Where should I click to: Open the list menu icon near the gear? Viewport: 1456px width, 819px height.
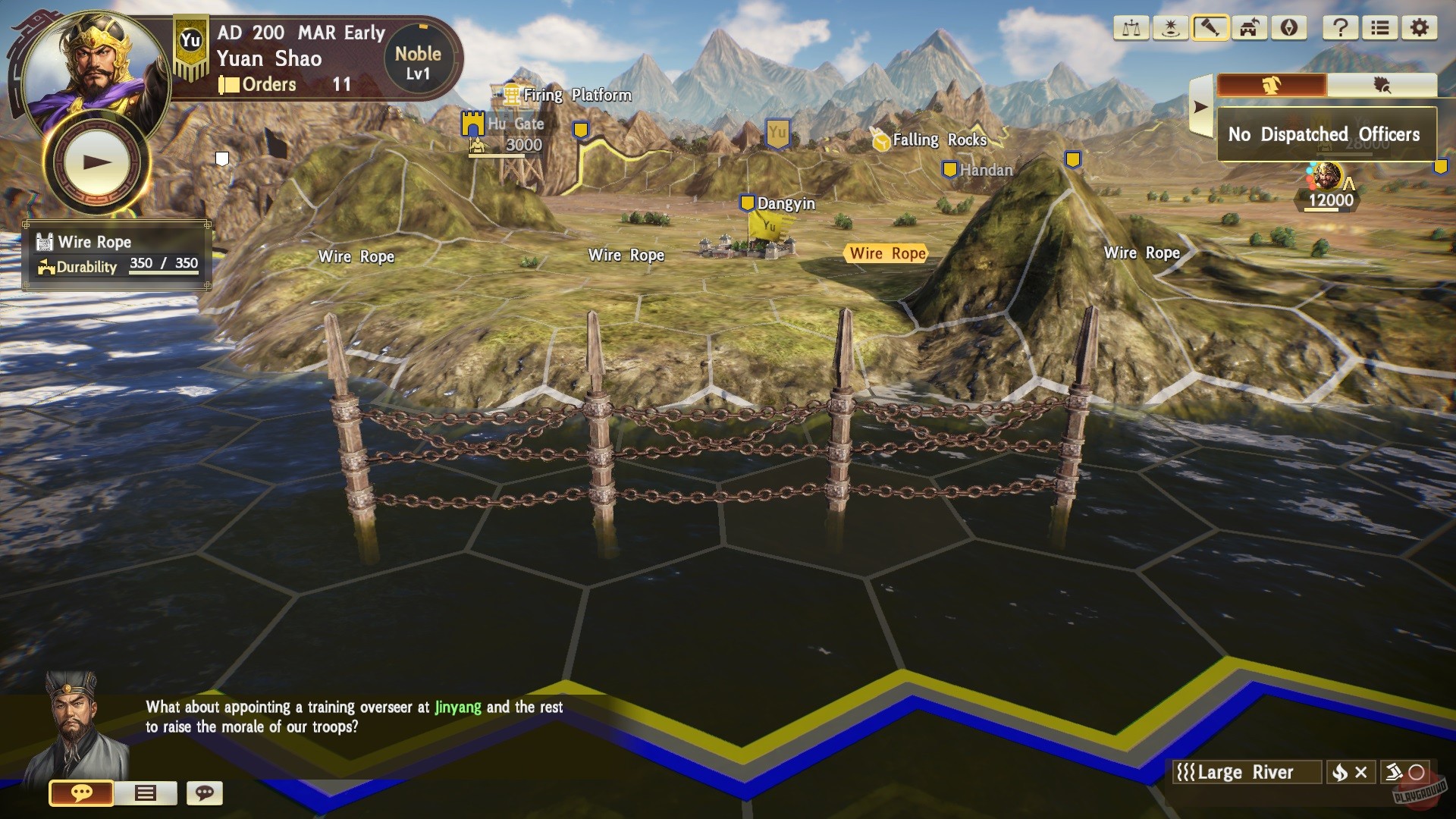point(1380,28)
